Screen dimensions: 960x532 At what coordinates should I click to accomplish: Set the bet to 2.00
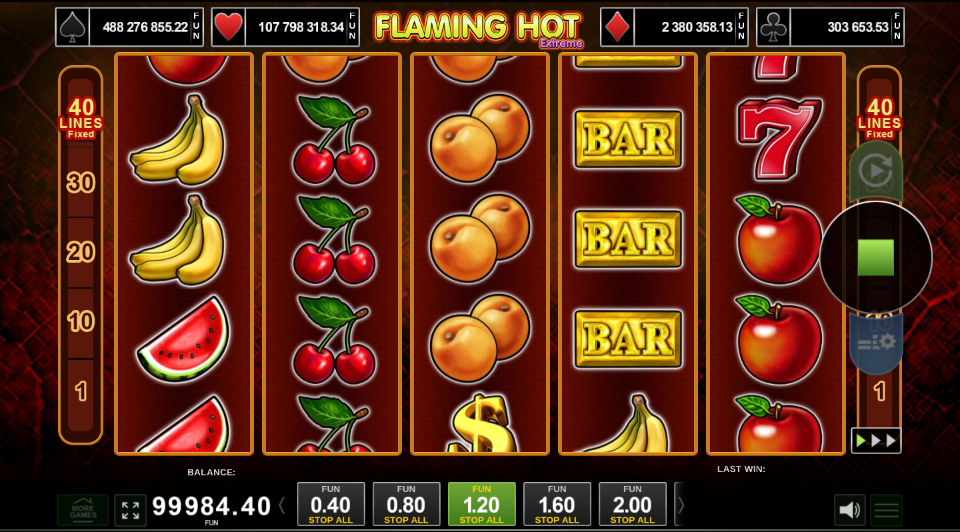632,504
